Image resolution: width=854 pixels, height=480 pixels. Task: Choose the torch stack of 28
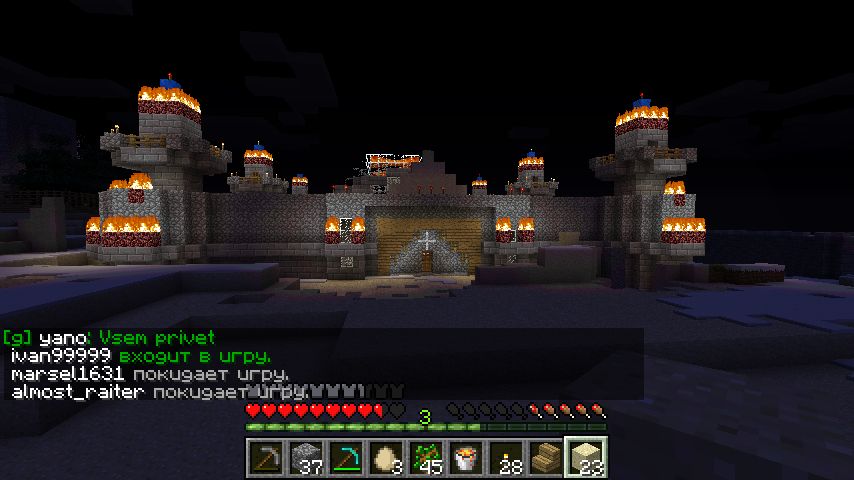coord(506,458)
